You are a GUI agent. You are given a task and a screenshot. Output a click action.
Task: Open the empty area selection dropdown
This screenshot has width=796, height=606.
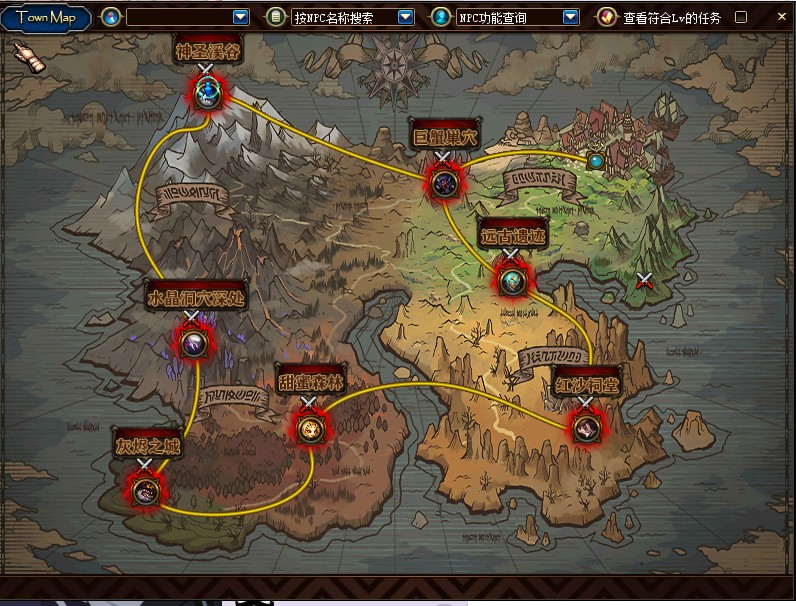point(240,17)
